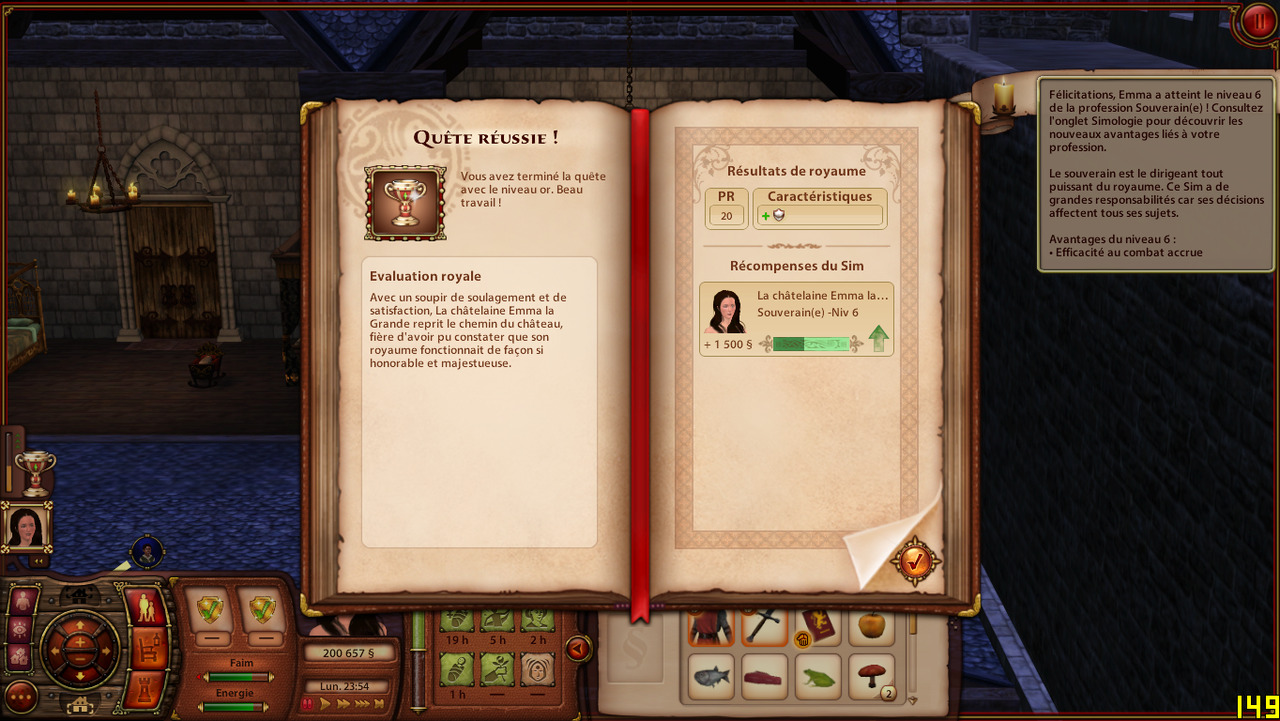The image size is (1280, 721).
Task: Open the three-dots options menu
Action: coord(21,696)
